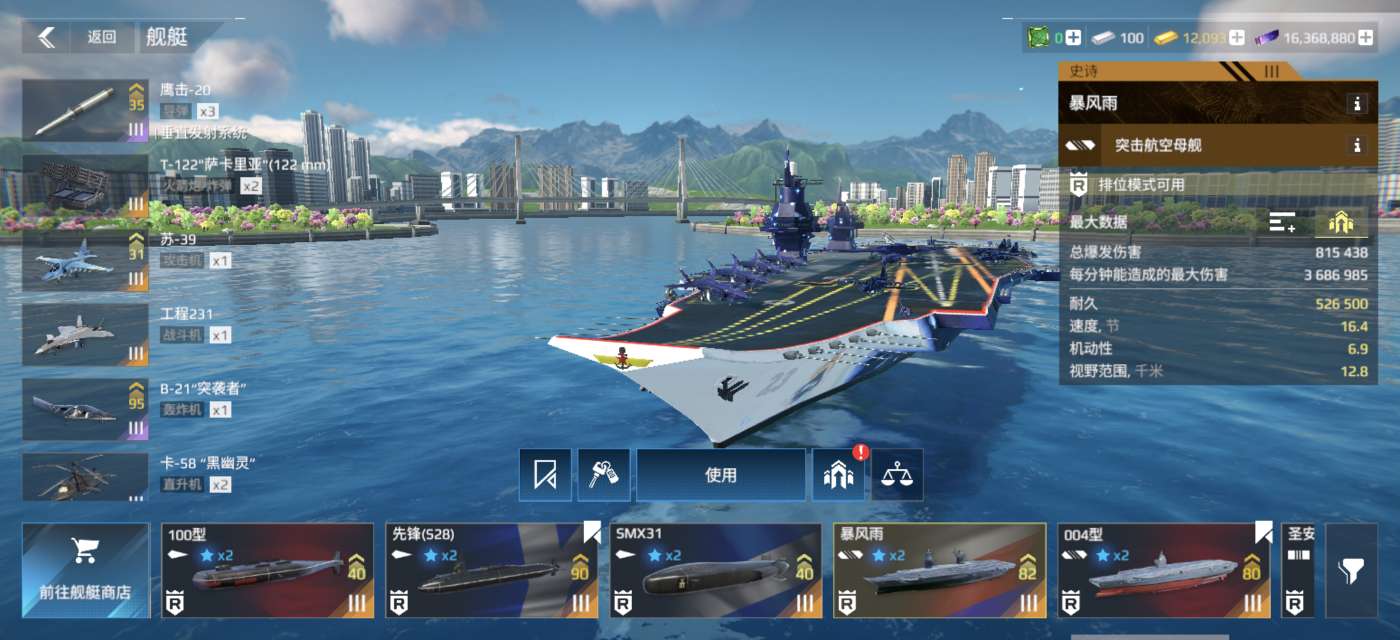This screenshot has width=1400, height=640.
Task: Pick the 卡-58 helicopter slot
Action: click(x=86, y=478)
